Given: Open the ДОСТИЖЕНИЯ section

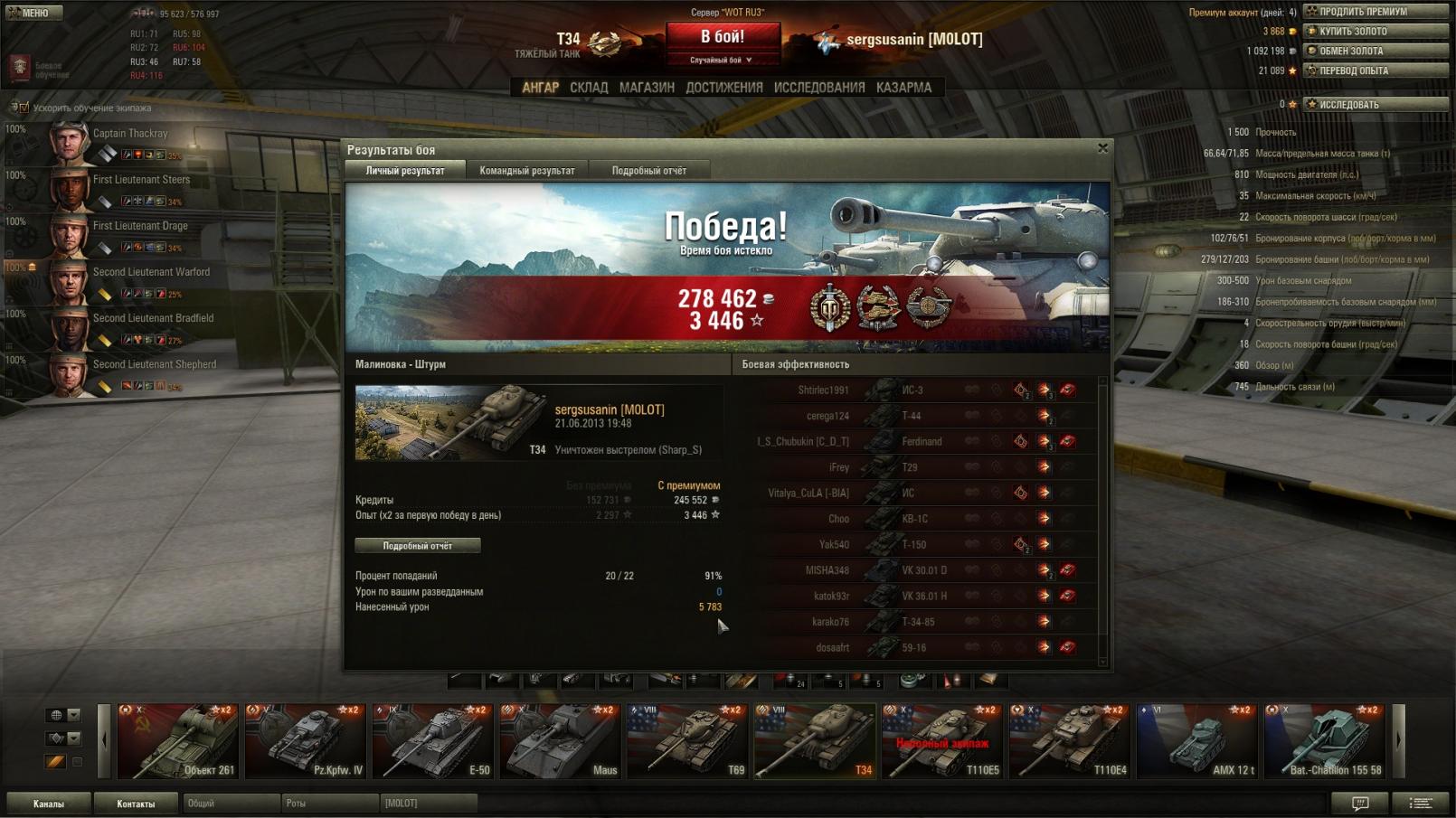Looking at the screenshot, I should 723,88.
